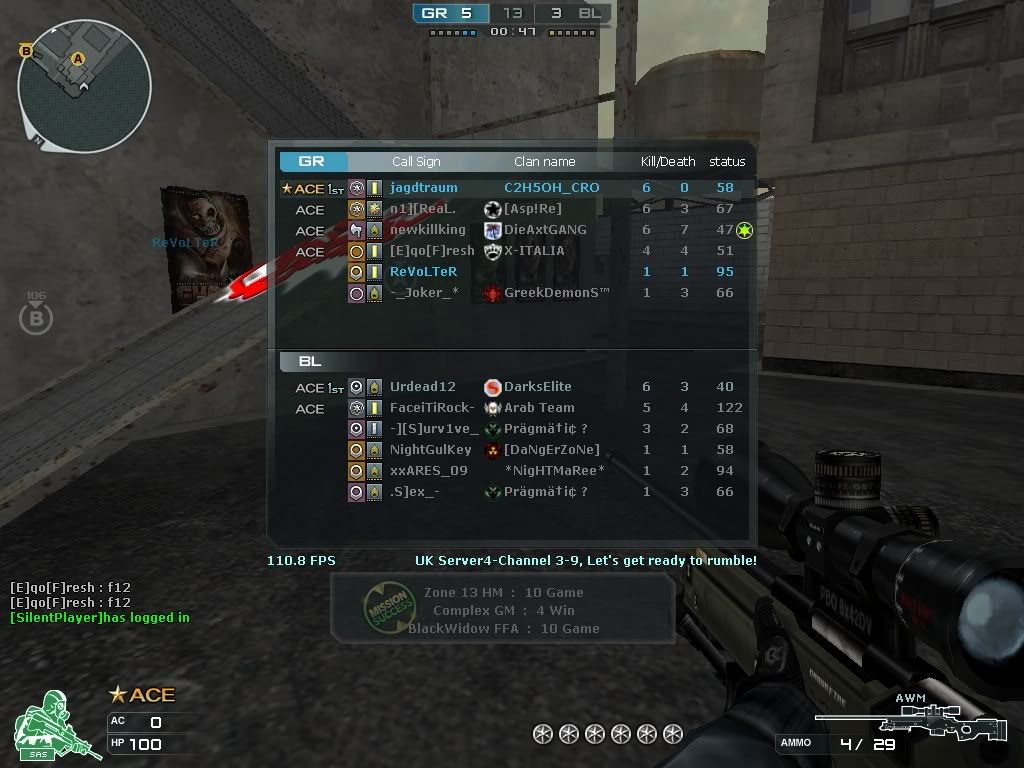Click the DarksElite clan emblem

[492, 387]
